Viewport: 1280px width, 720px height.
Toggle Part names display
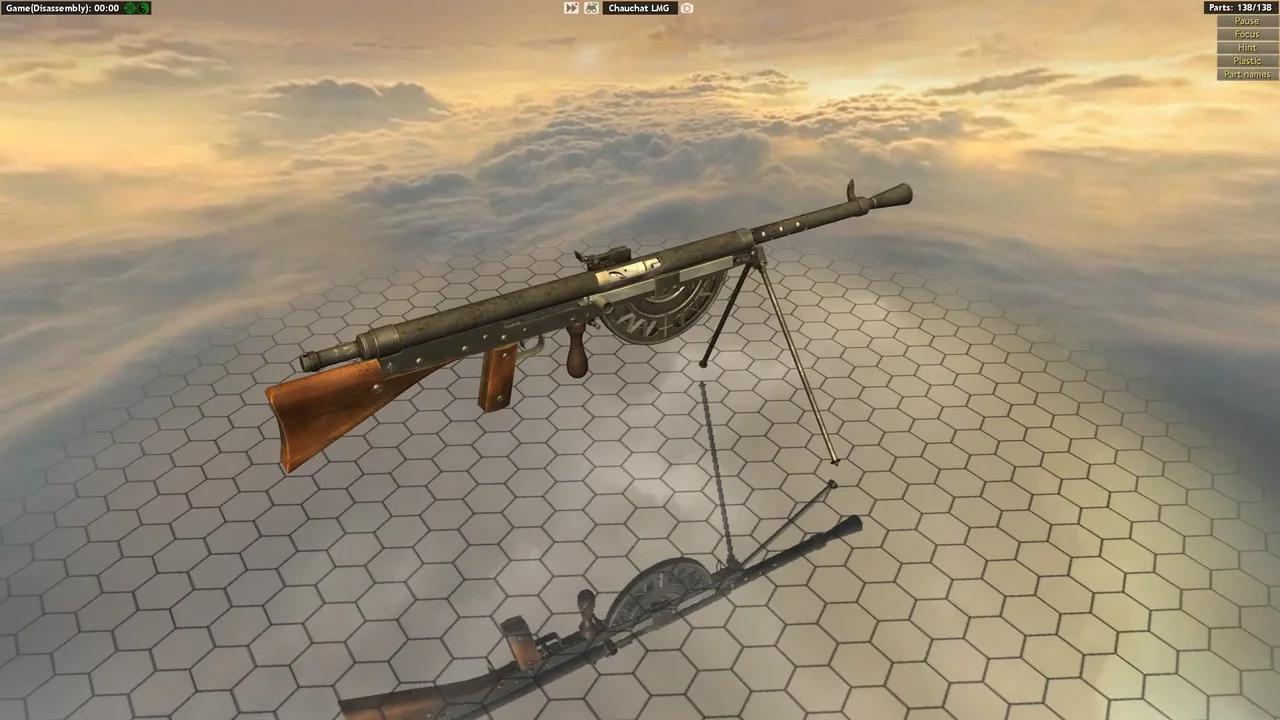point(1246,74)
